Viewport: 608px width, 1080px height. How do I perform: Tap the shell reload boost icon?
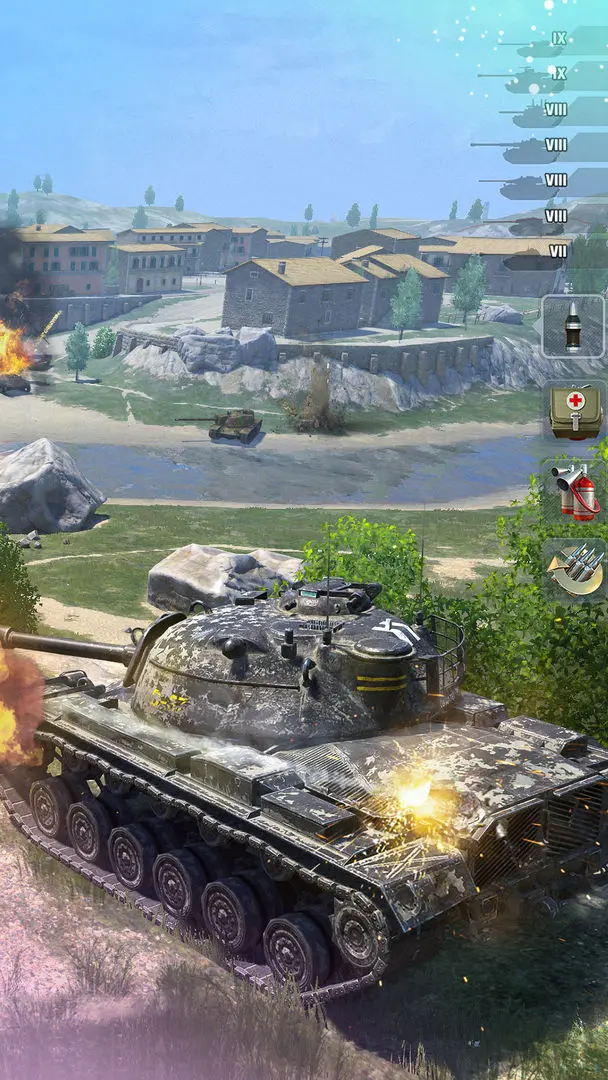575,569
